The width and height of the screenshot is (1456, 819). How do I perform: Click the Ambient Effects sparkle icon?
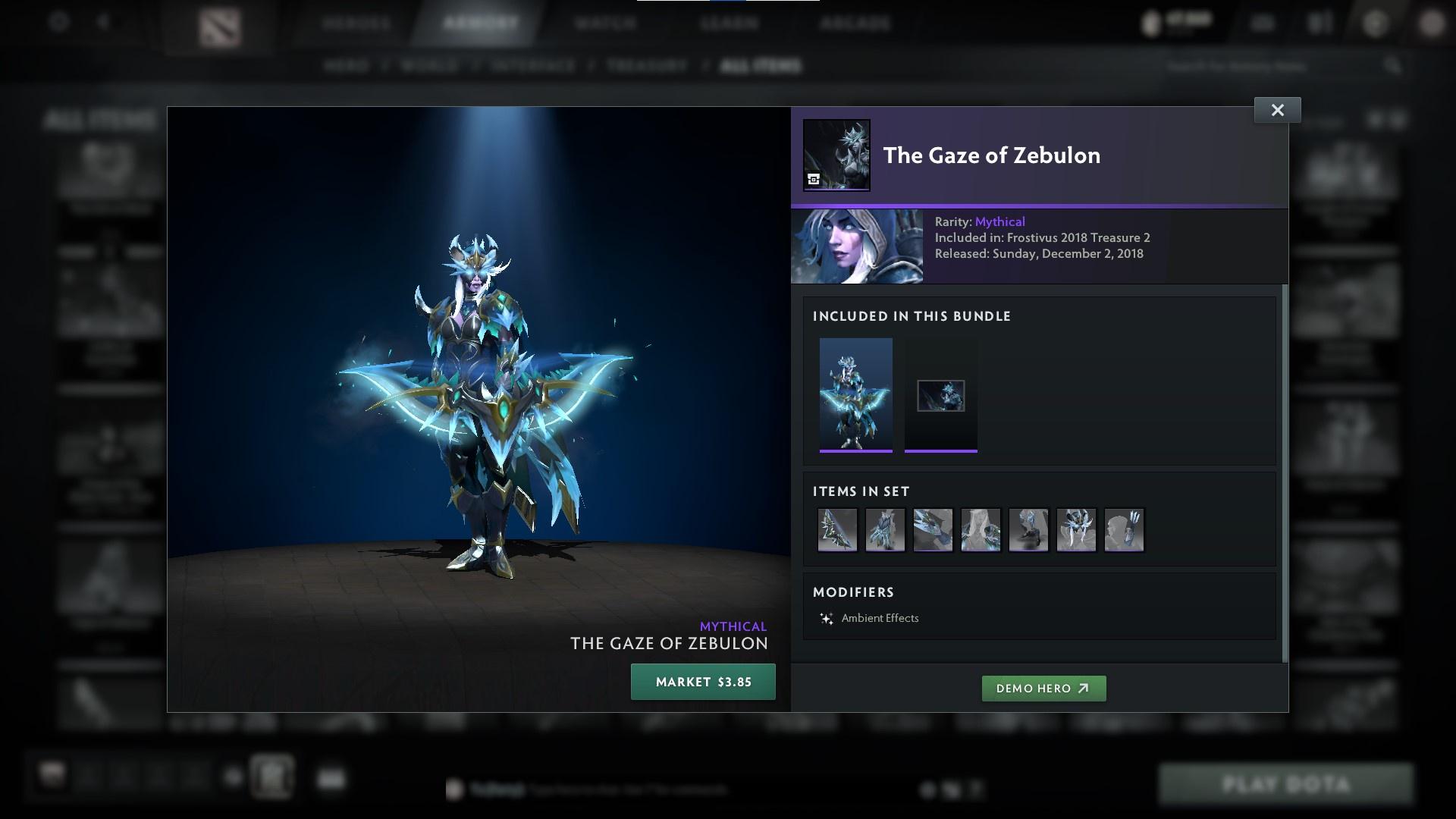(827, 617)
